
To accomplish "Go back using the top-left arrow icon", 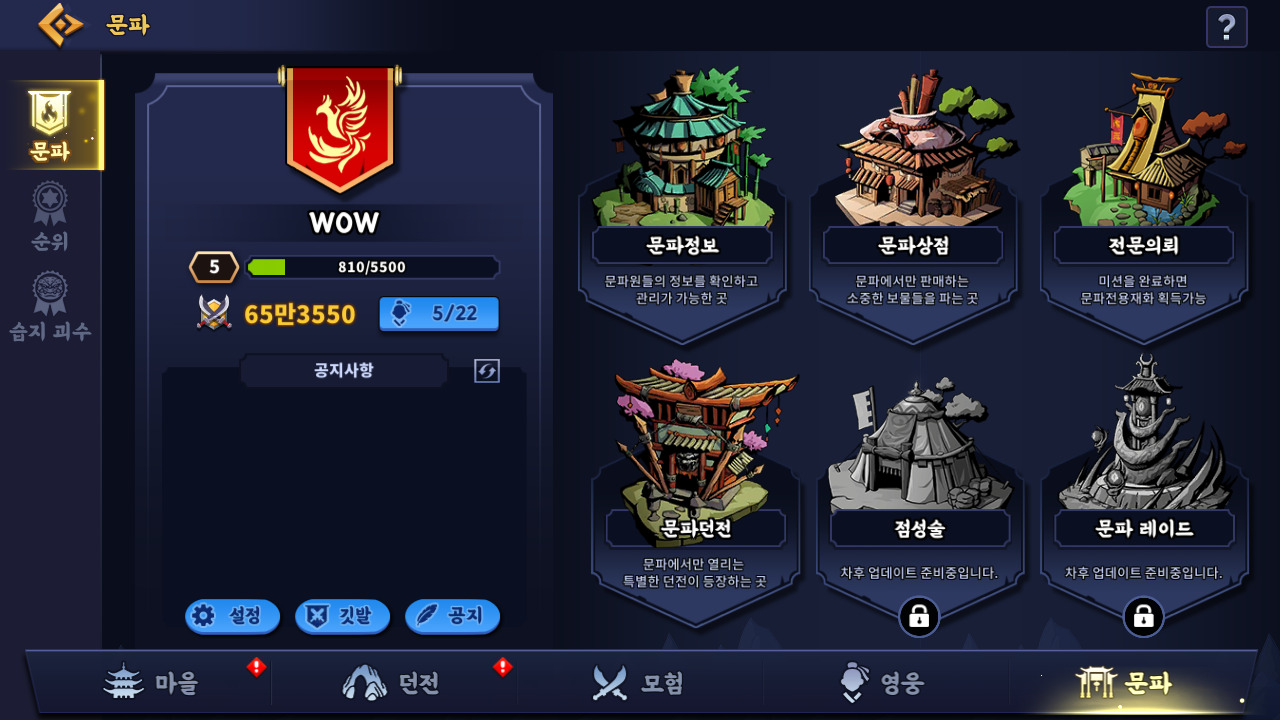I will click(x=60, y=25).
